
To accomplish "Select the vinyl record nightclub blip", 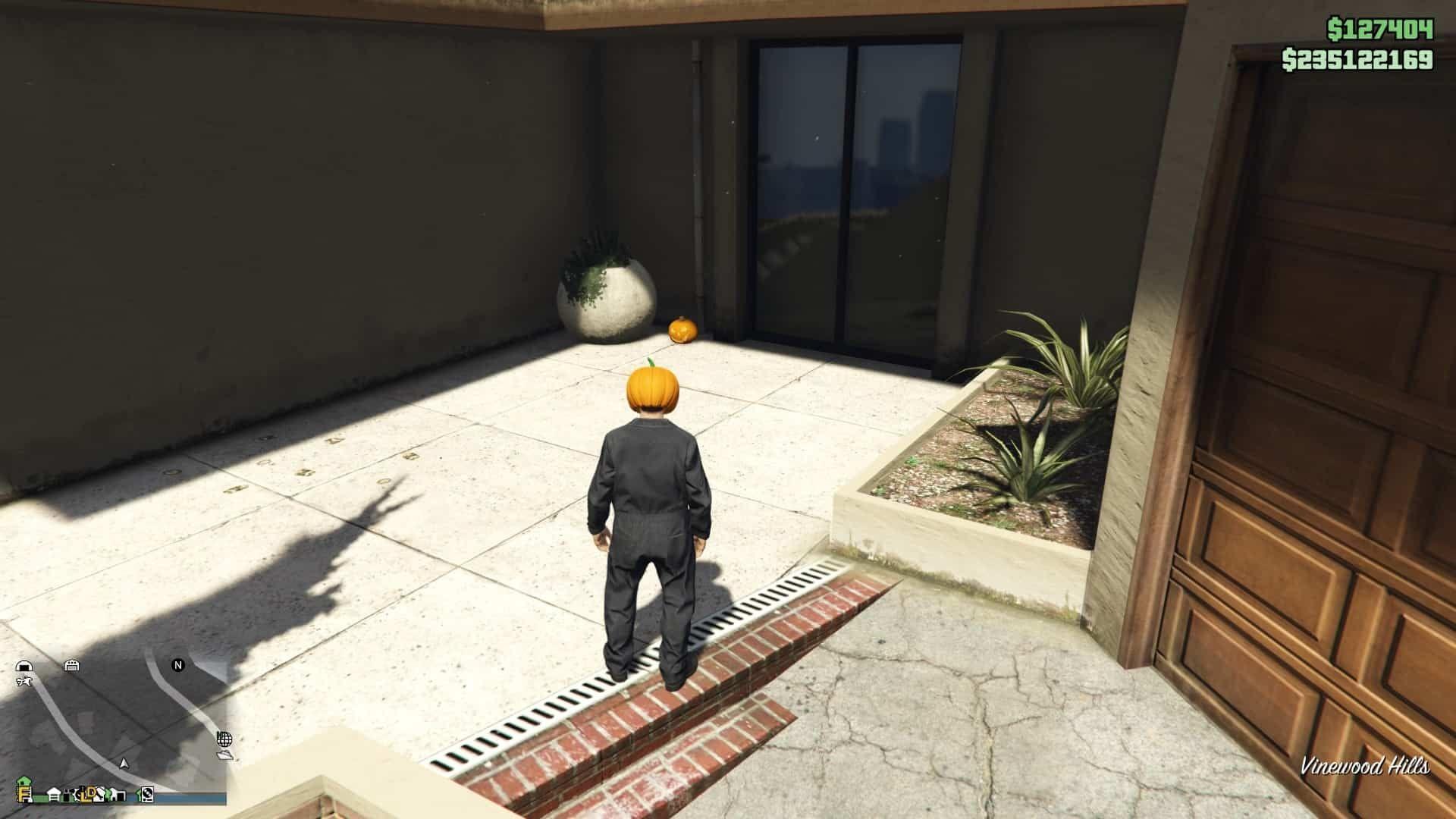I will coord(146,795).
